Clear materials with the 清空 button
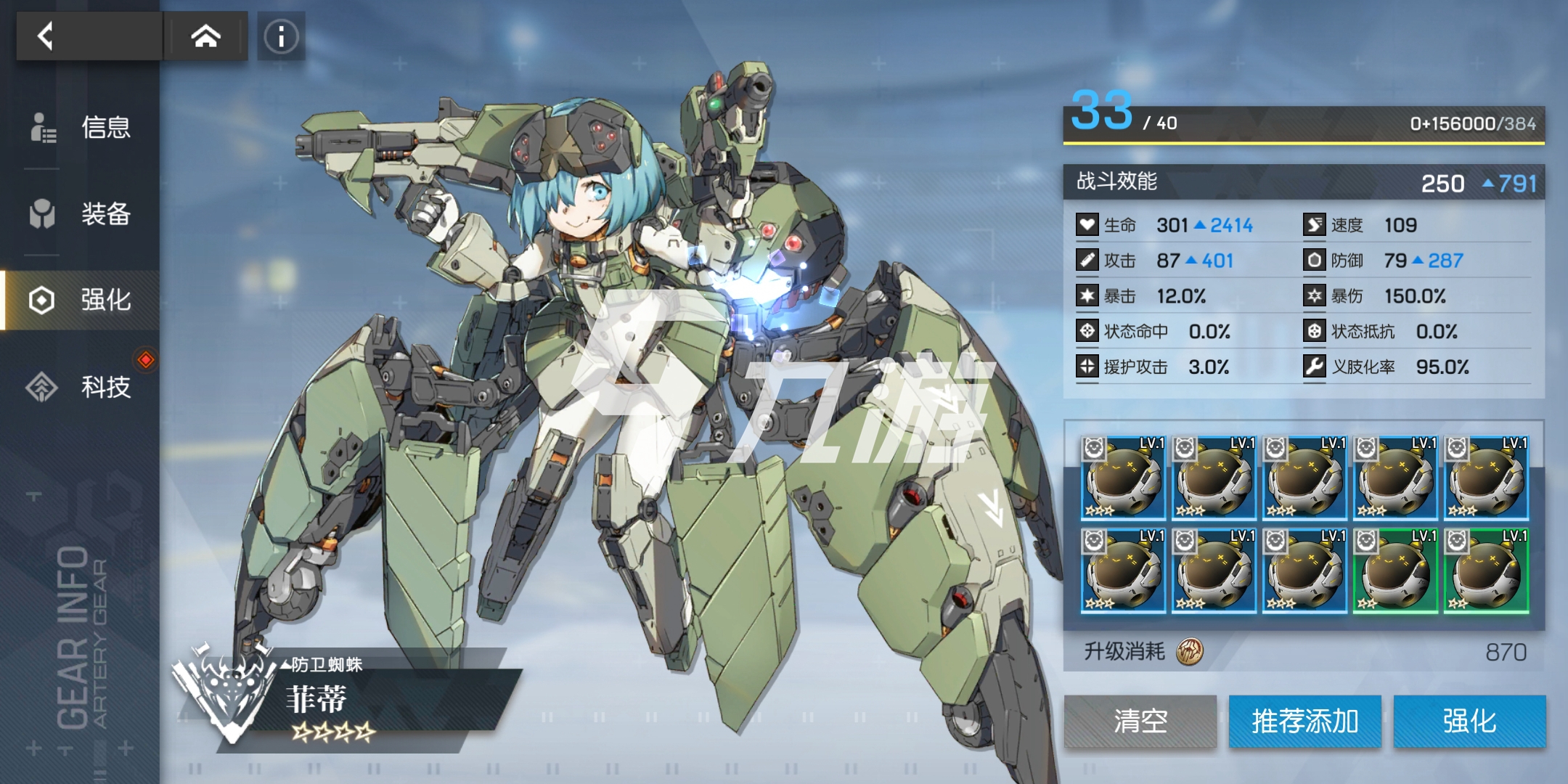Viewport: 1568px width, 784px height. [1140, 721]
